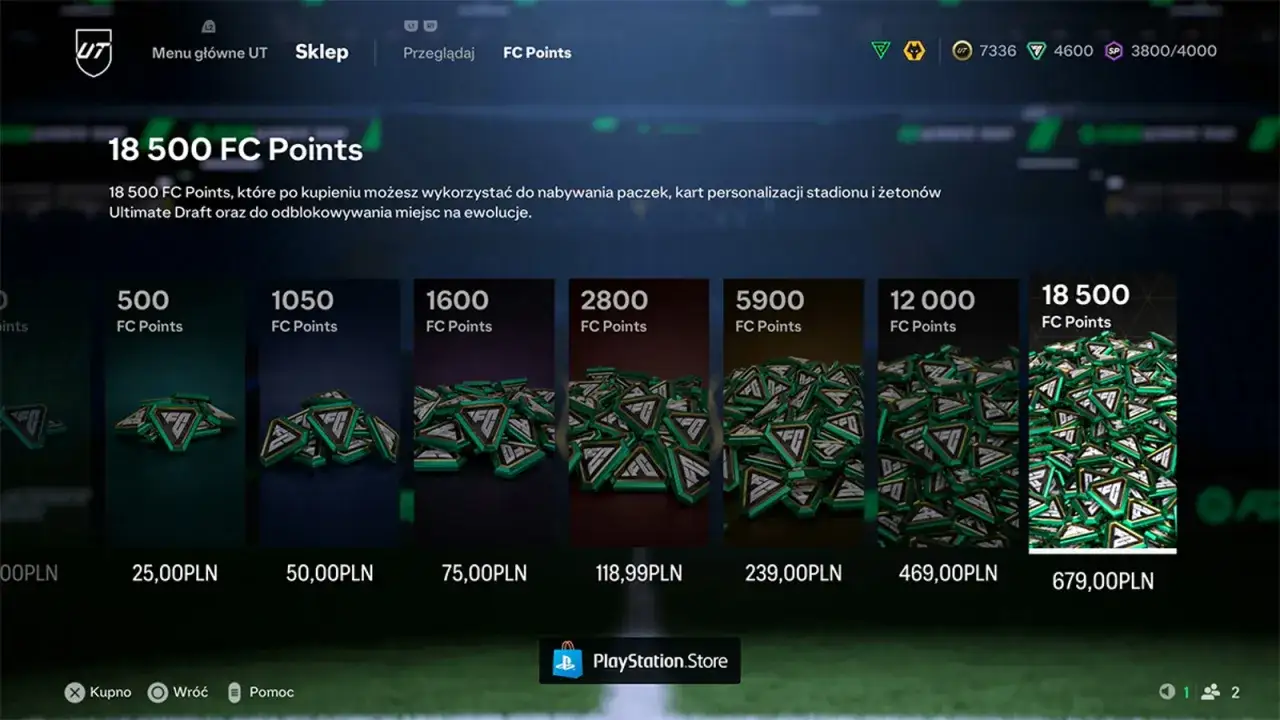
Task: Switch to the Sklep tab
Action: coord(321,51)
